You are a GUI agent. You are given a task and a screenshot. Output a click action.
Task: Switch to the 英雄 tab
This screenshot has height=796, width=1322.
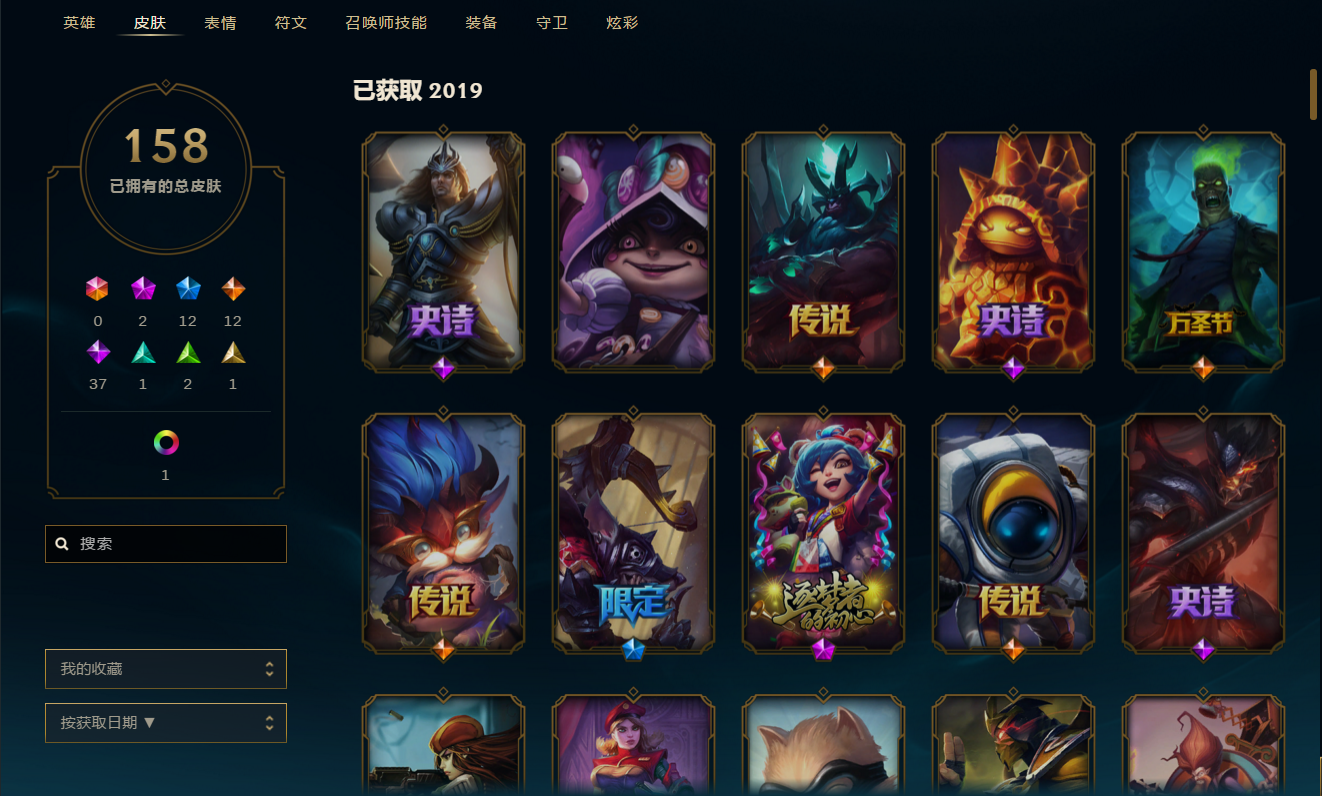79,22
